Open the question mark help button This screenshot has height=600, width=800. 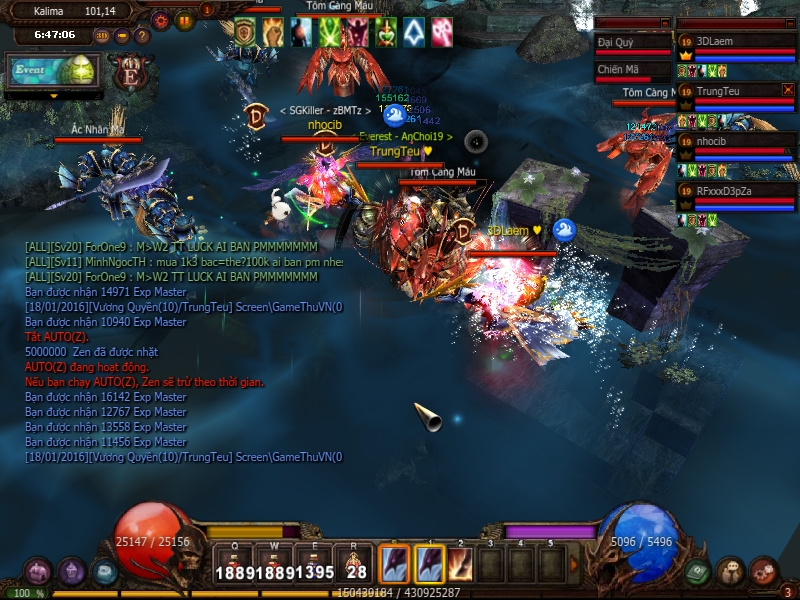click(x=142, y=35)
